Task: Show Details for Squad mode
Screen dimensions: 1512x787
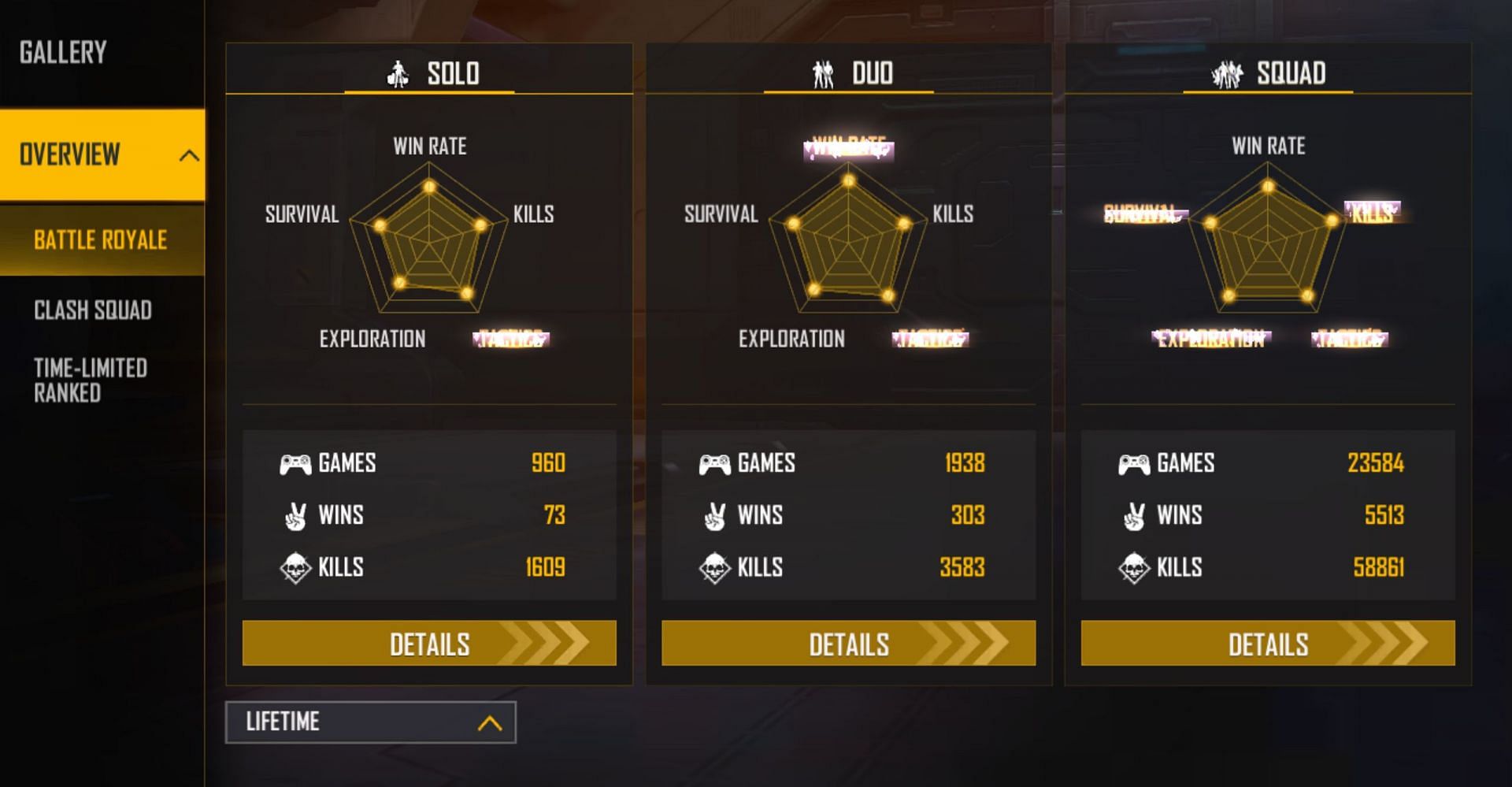Action: click(1268, 644)
